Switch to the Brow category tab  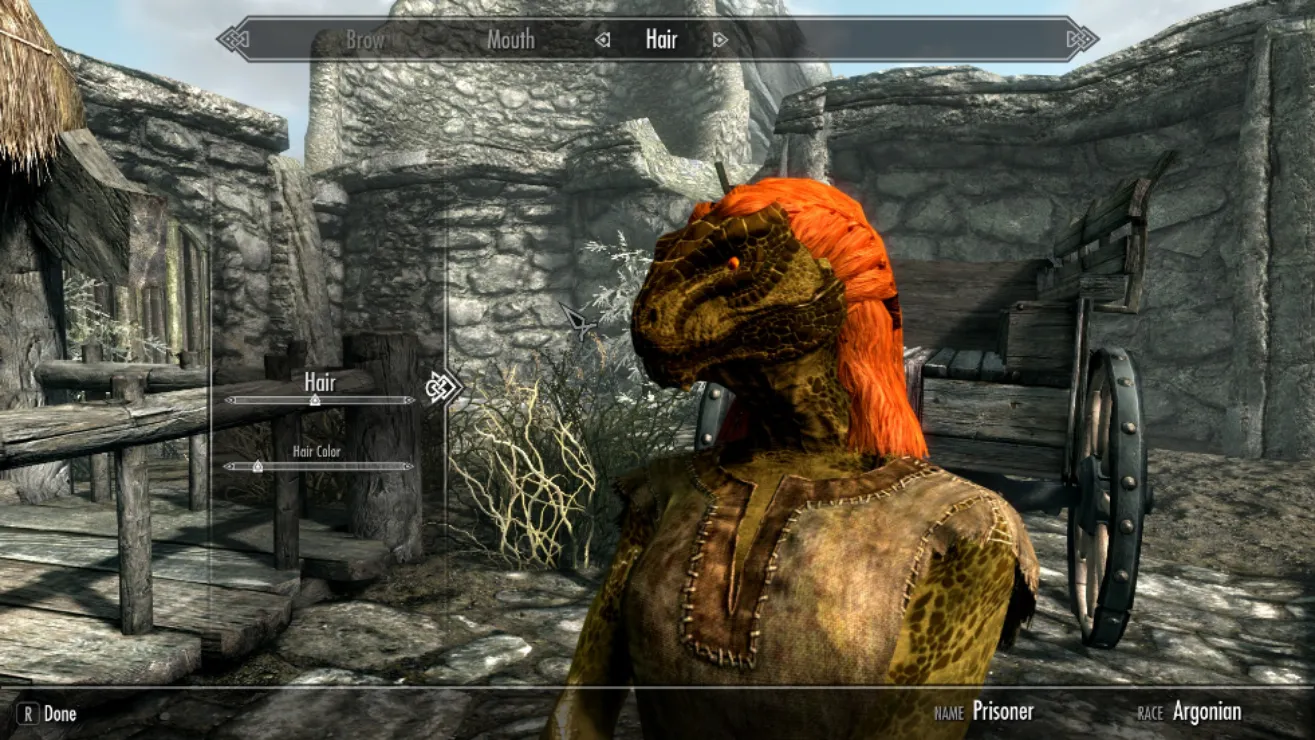point(365,40)
